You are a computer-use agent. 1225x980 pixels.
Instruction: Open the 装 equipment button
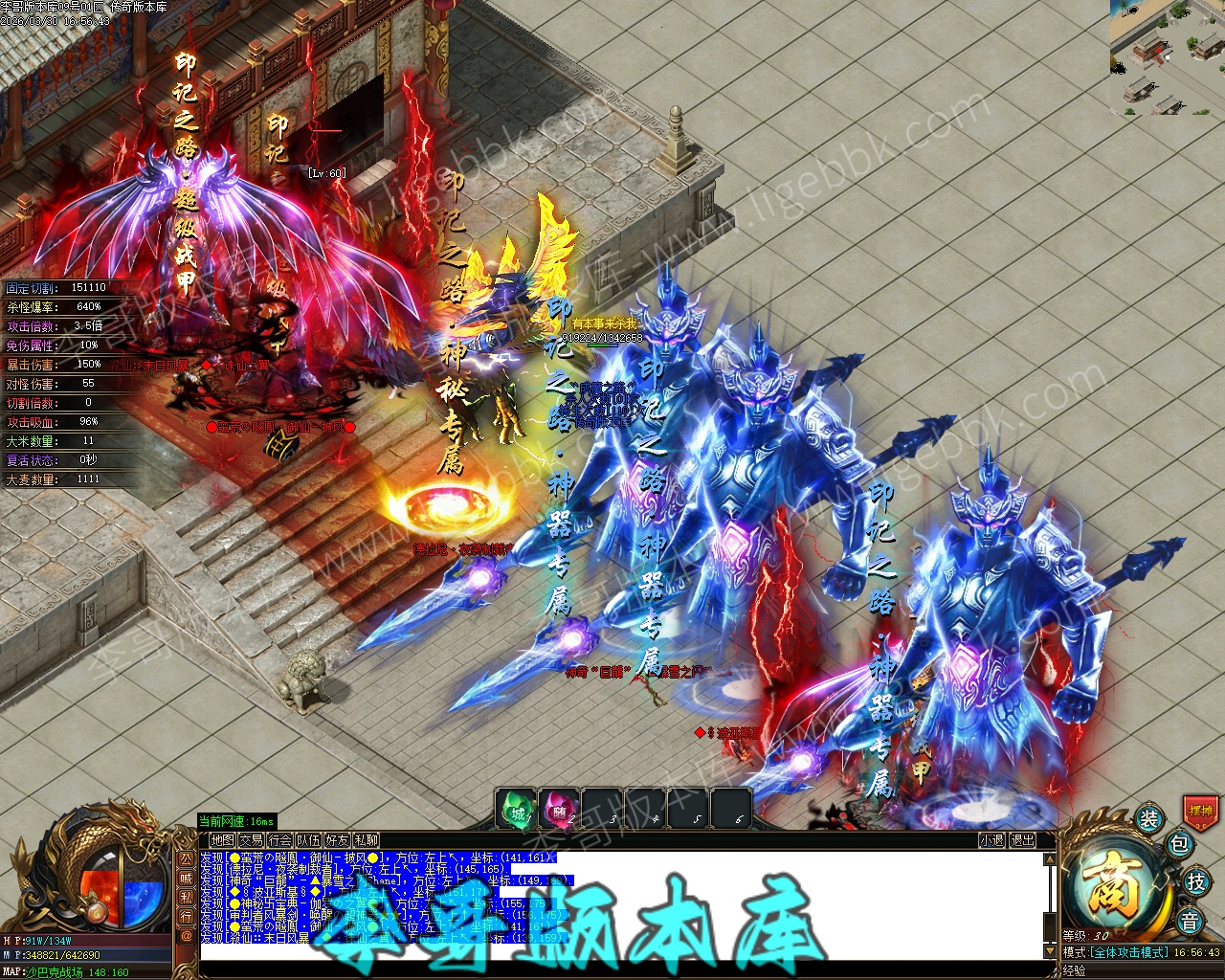(1148, 819)
